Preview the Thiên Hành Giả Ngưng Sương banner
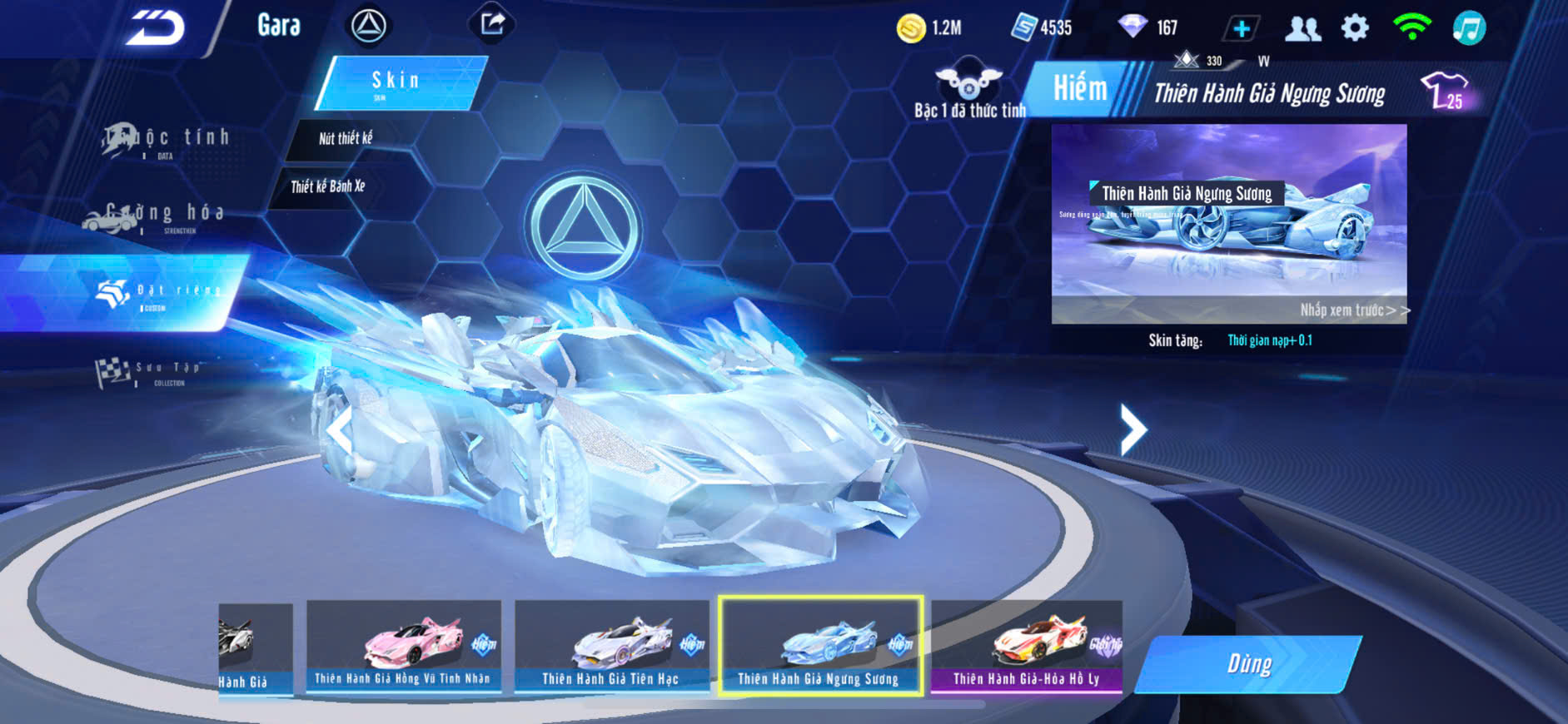This screenshot has width=1568, height=724. [x=1229, y=223]
